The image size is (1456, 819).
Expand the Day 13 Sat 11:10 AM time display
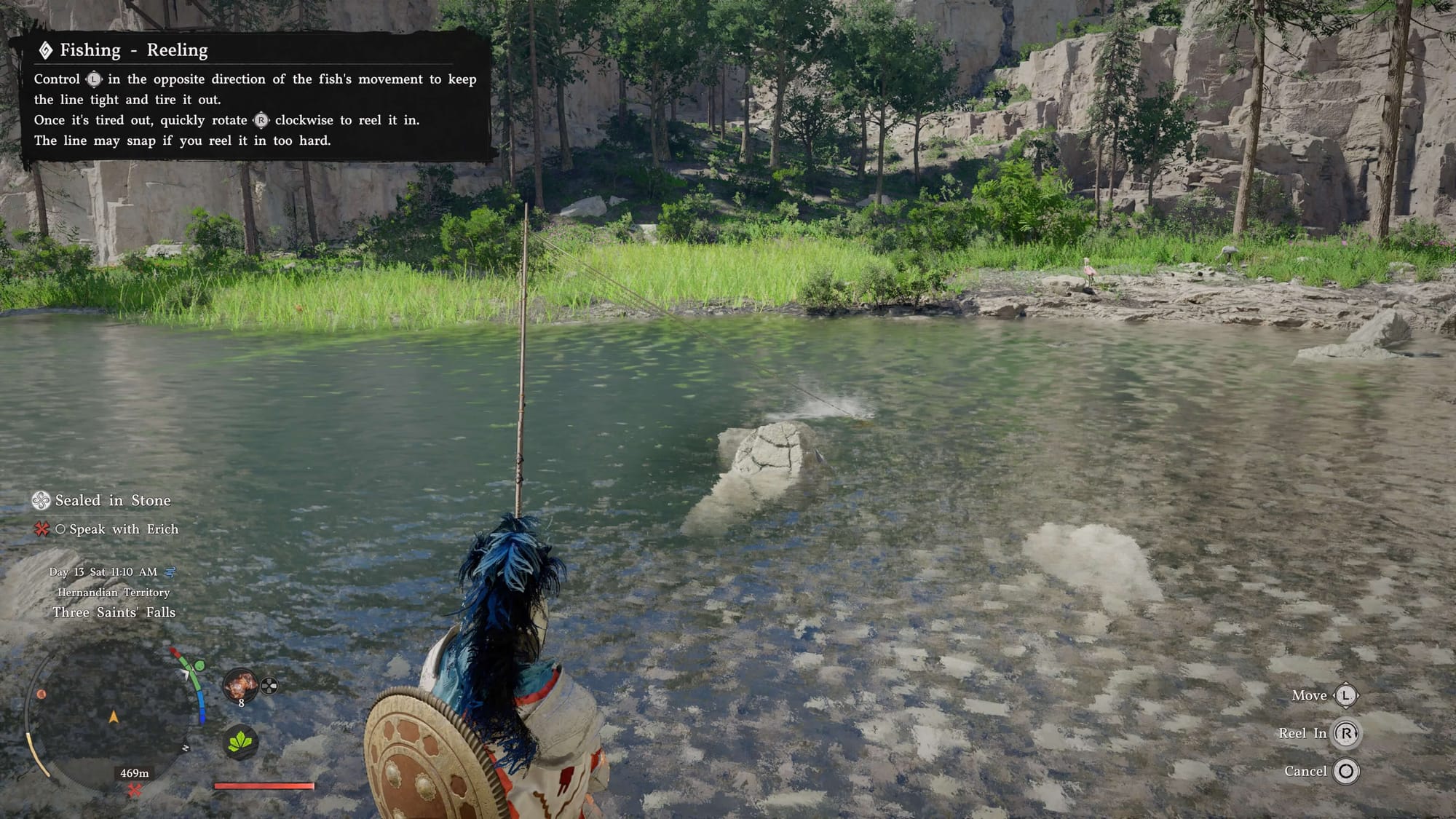point(103,572)
